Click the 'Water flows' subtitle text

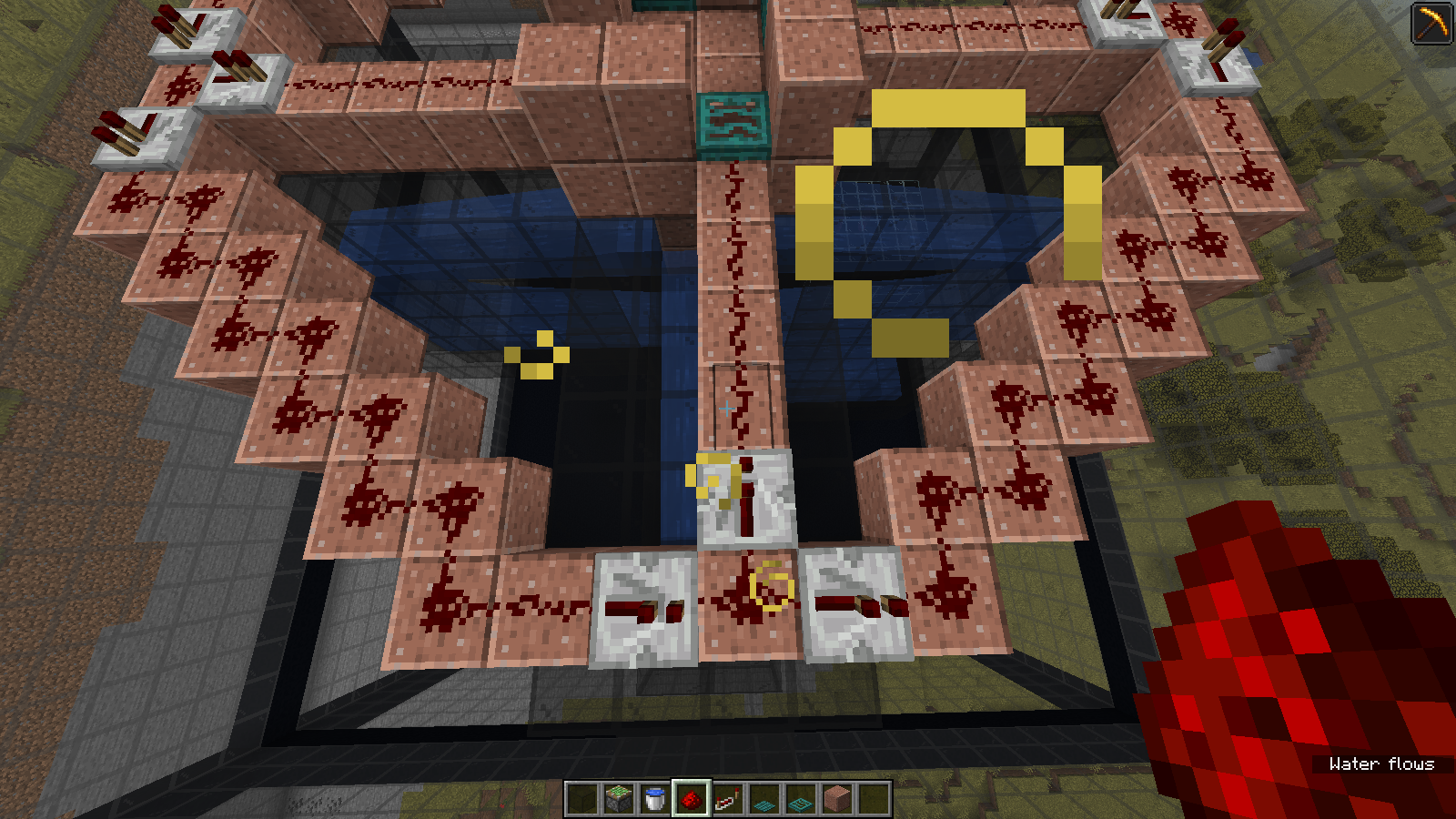pos(1381,765)
